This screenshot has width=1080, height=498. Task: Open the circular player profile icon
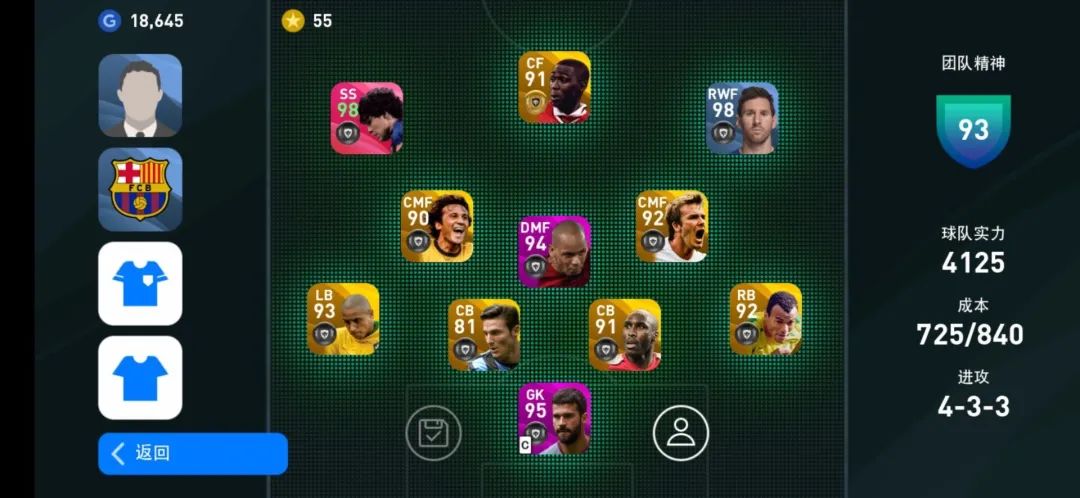tap(681, 433)
